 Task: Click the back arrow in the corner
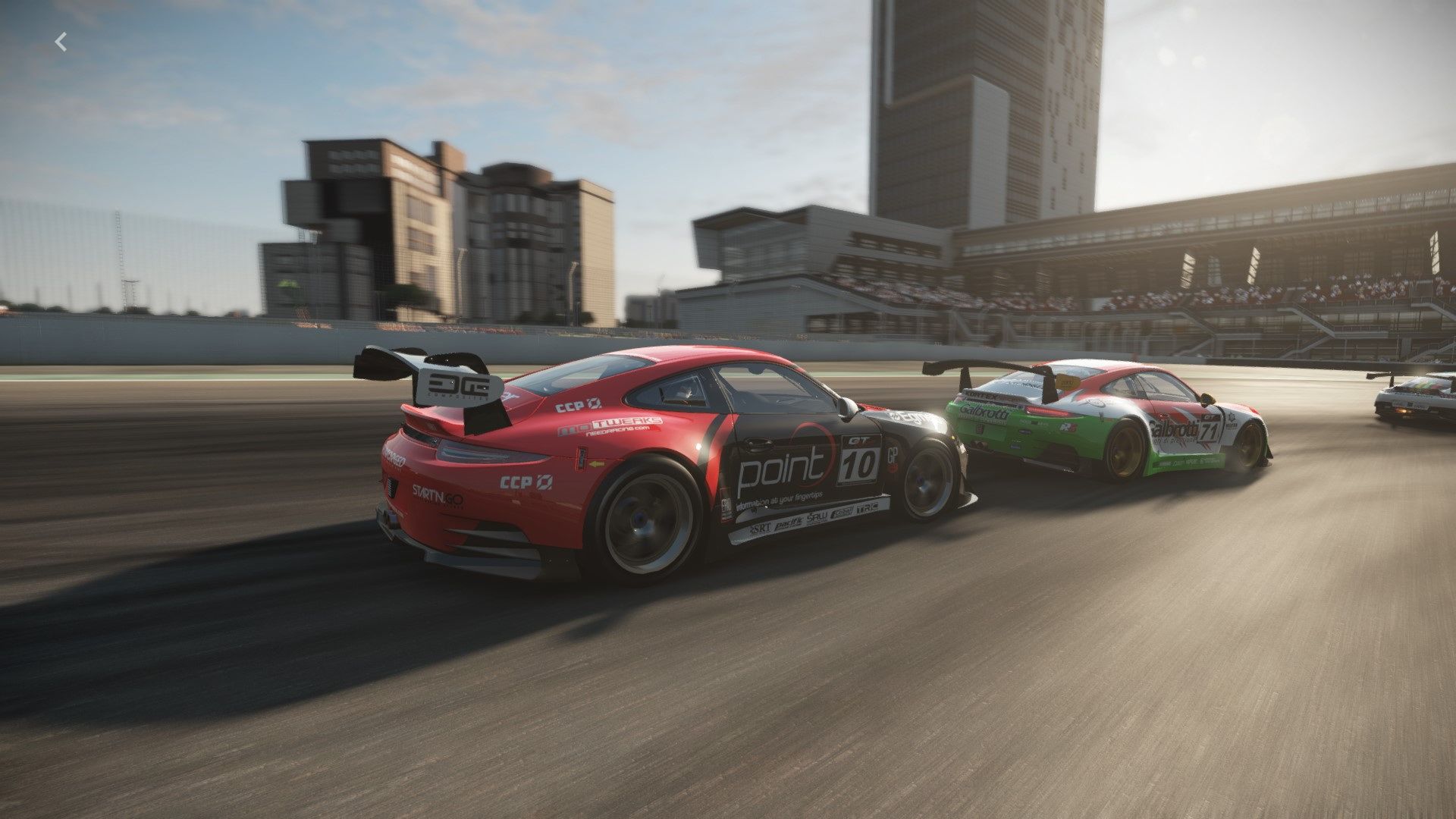click(61, 42)
